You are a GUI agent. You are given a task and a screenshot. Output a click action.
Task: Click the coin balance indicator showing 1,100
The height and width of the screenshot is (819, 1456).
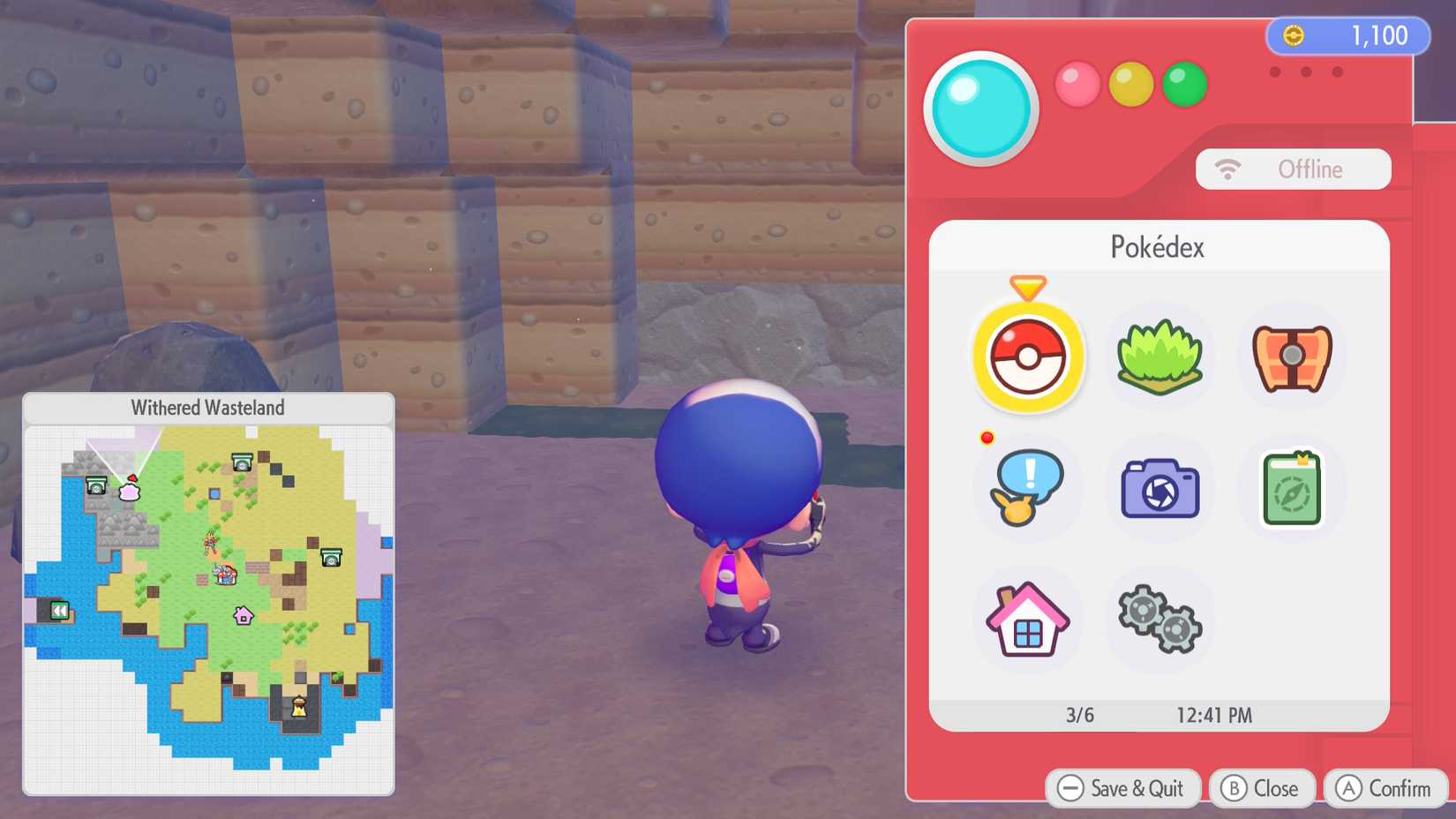[1346, 36]
